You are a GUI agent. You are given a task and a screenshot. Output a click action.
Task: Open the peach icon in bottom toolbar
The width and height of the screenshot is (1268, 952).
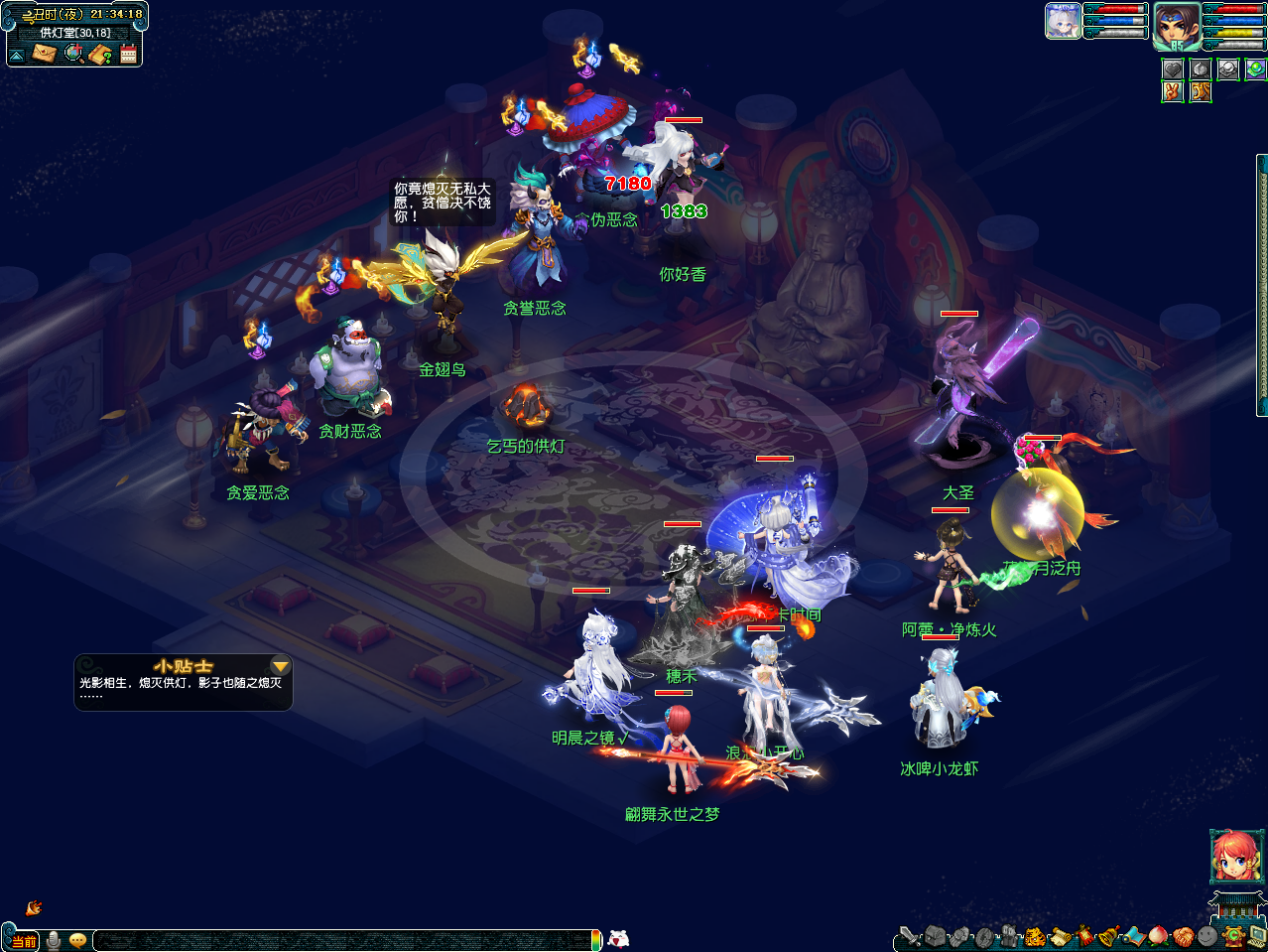pos(1159,937)
